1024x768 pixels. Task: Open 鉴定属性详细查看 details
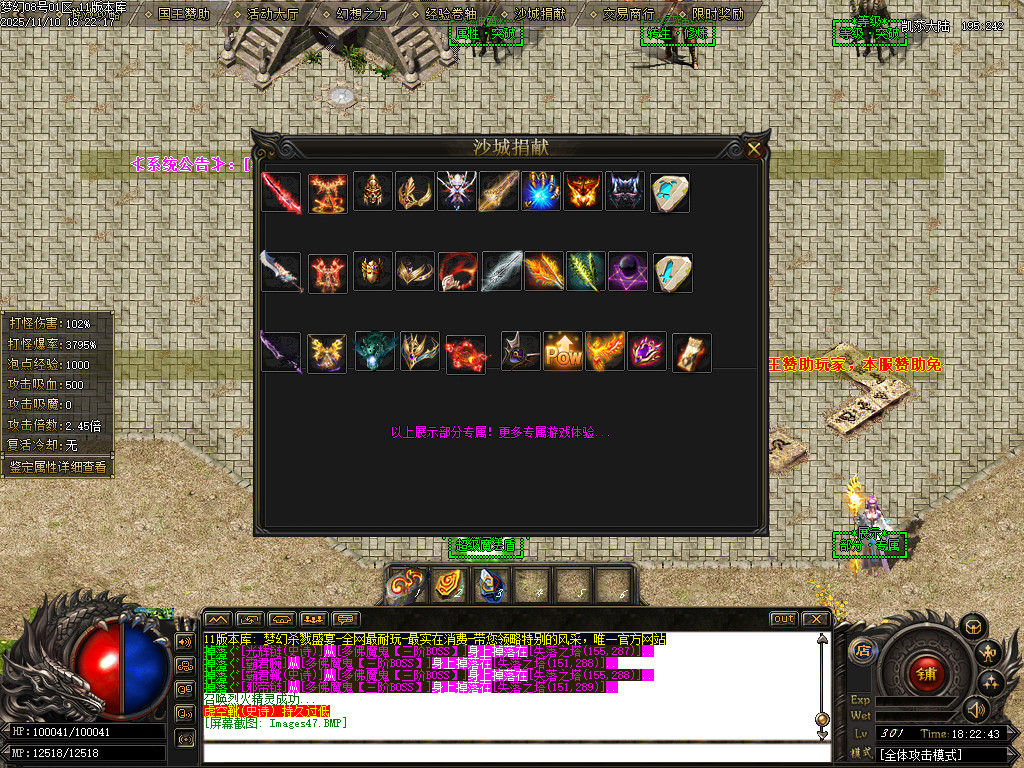(57, 466)
